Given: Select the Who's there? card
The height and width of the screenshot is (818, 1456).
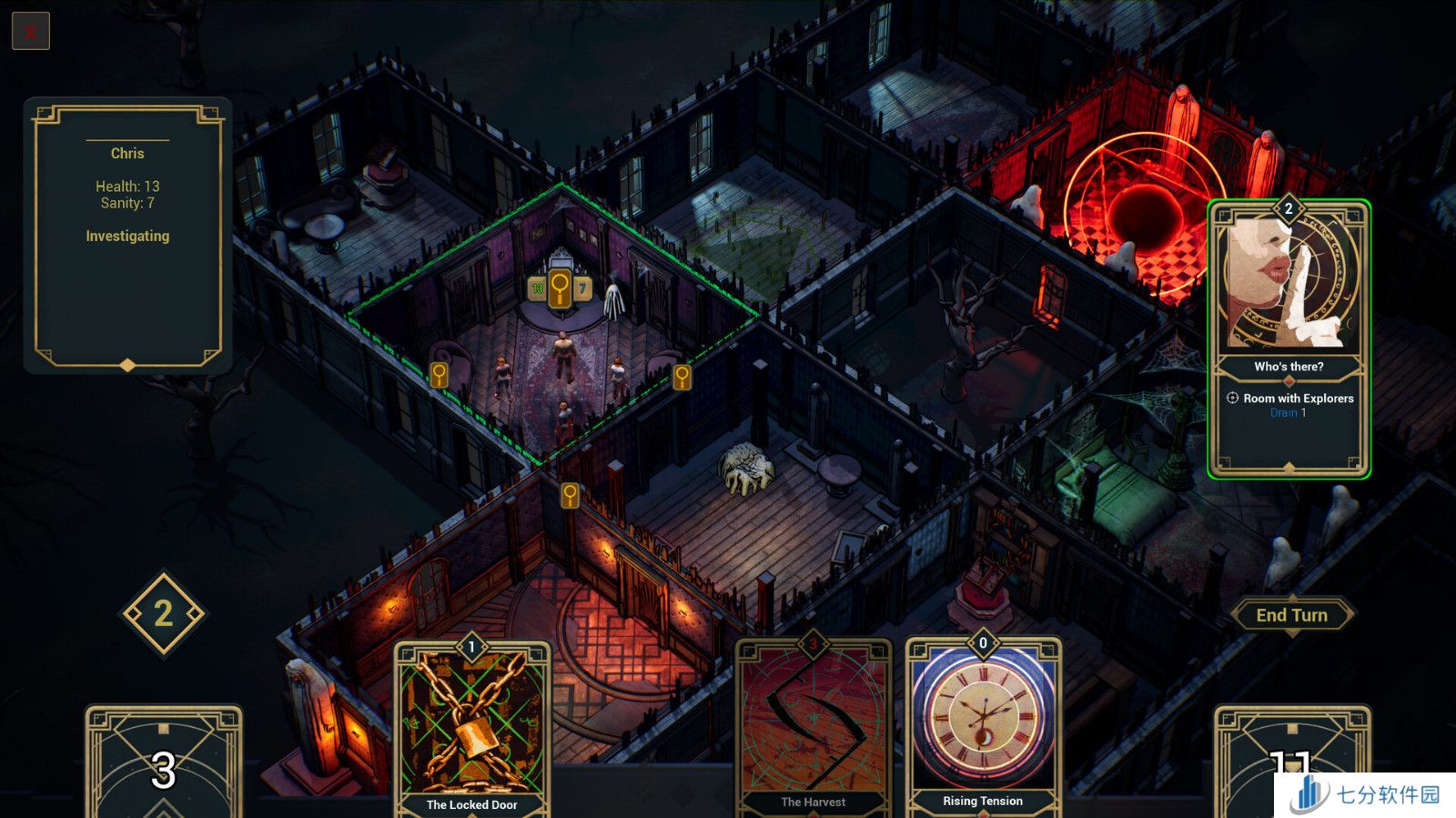Looking at the screenshot, I should click(x=1289, y=338).
